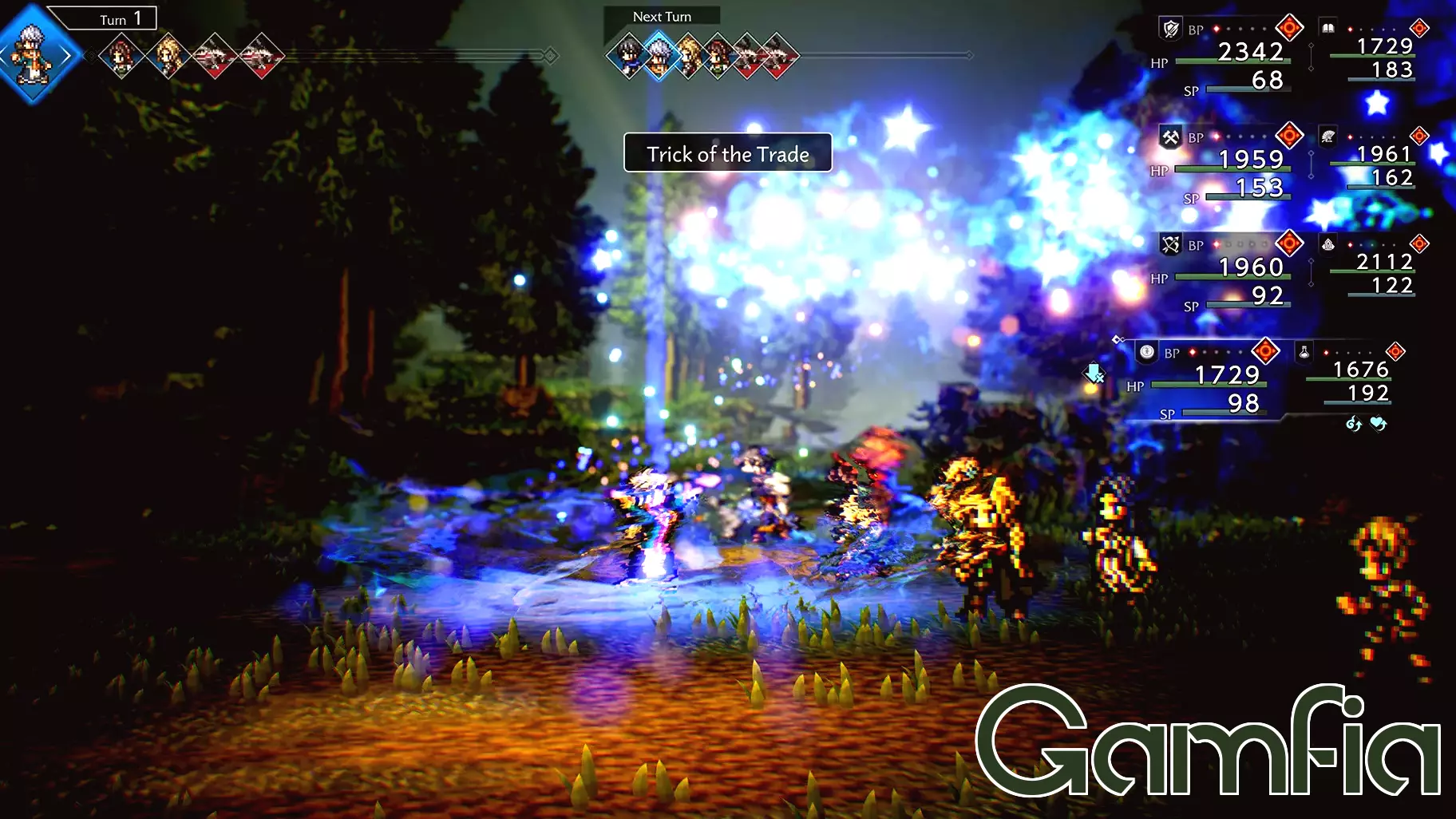The image size is (1456, 819).
Task: Click the blue down-arrow debuff indicator
Action: coord(1094,373)
